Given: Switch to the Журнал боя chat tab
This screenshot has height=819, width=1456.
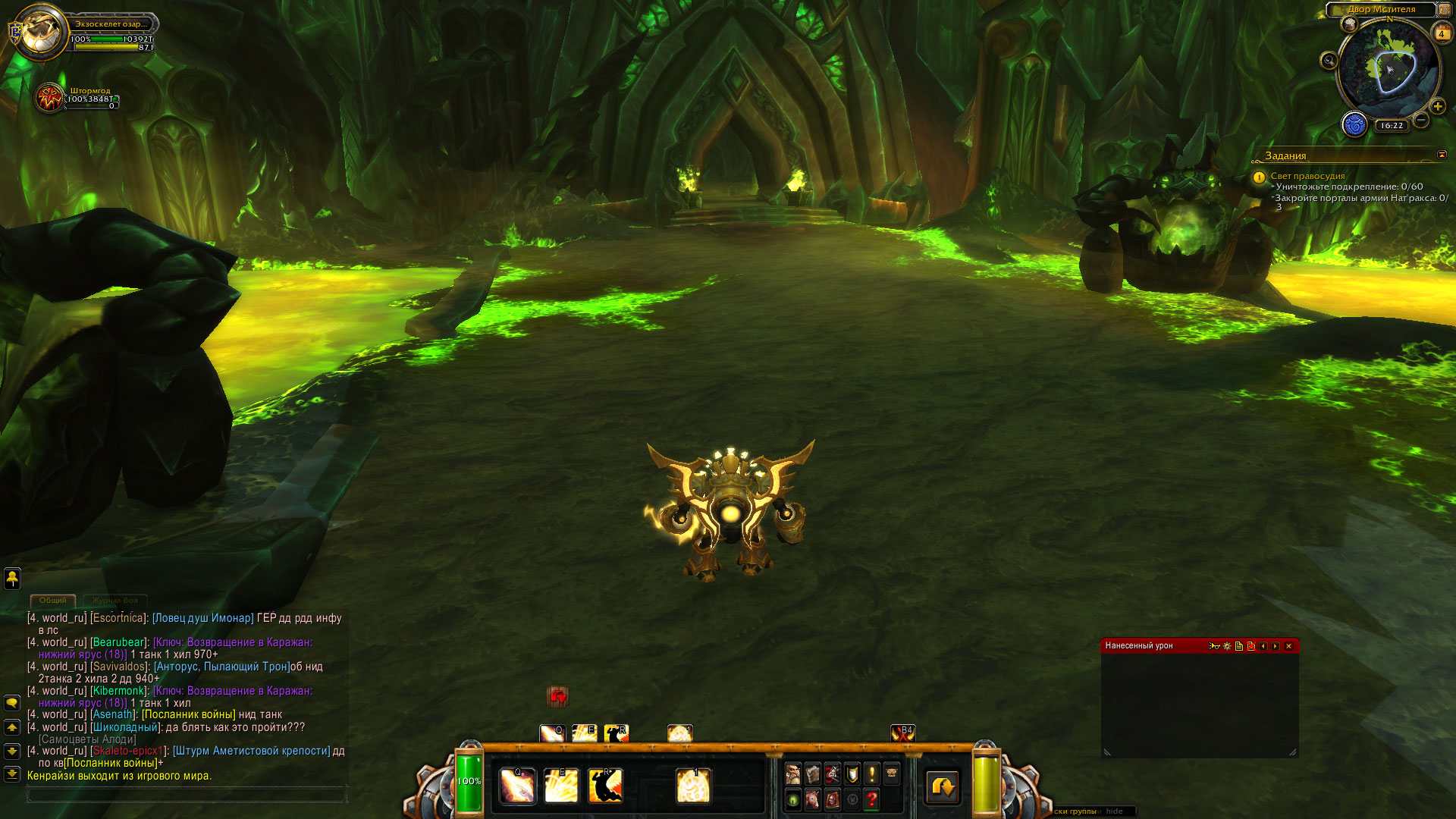Looking at the screenshot, I should tap(115, 601).
